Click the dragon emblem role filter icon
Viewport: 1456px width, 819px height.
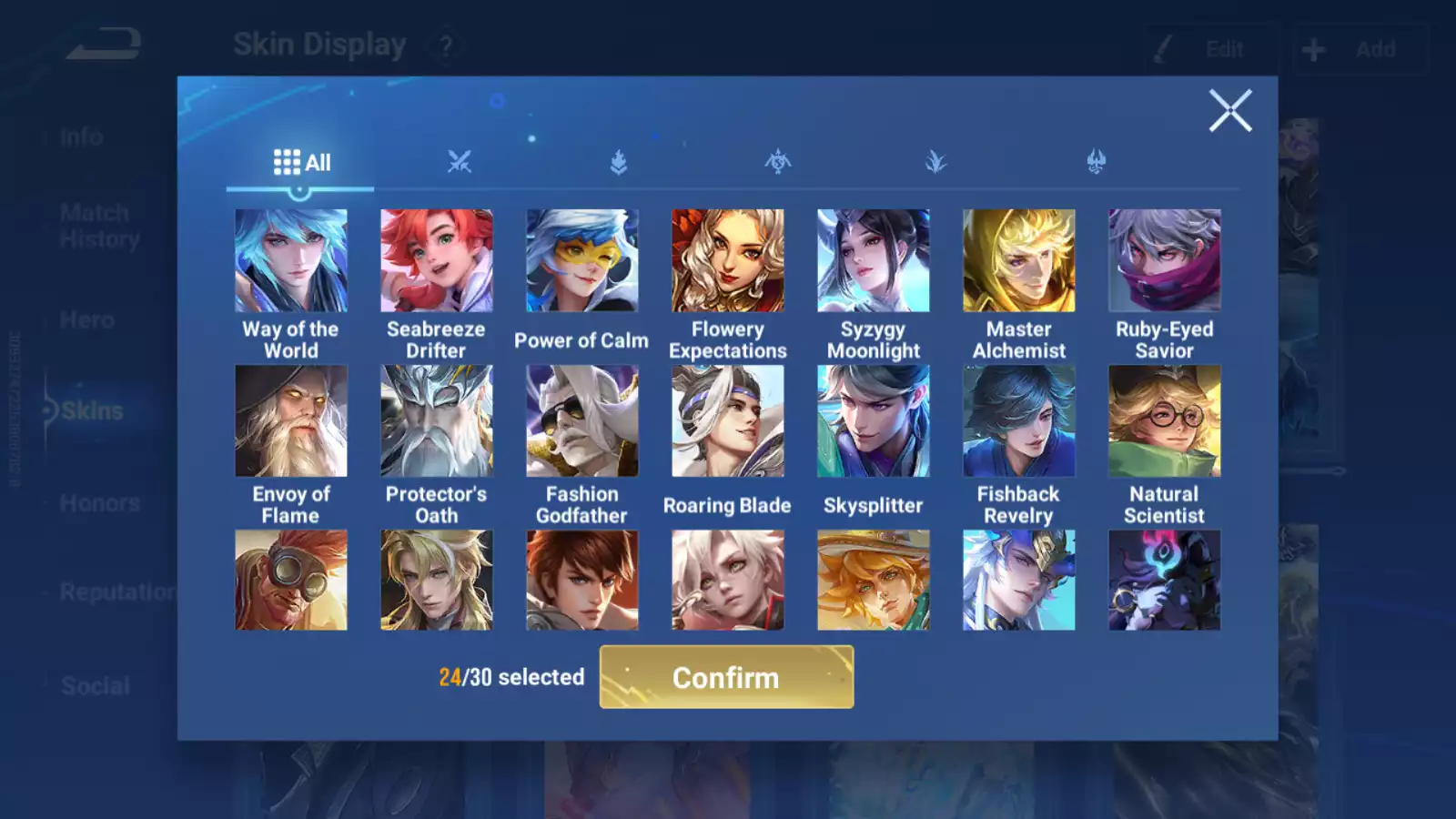click(777, 160)
